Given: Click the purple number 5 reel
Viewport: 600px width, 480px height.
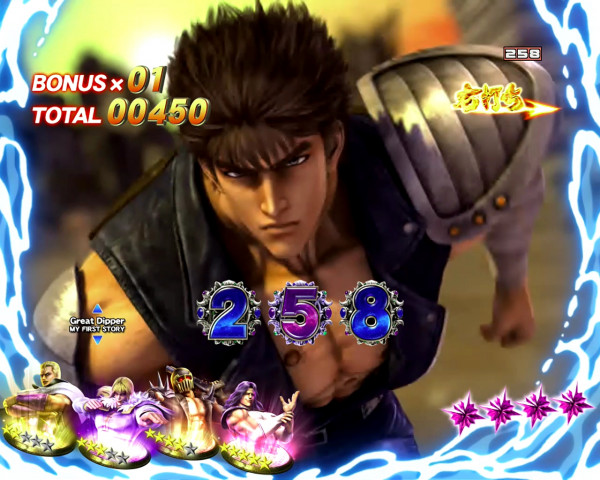Looking at the screenshot, I should pos(299,314).
